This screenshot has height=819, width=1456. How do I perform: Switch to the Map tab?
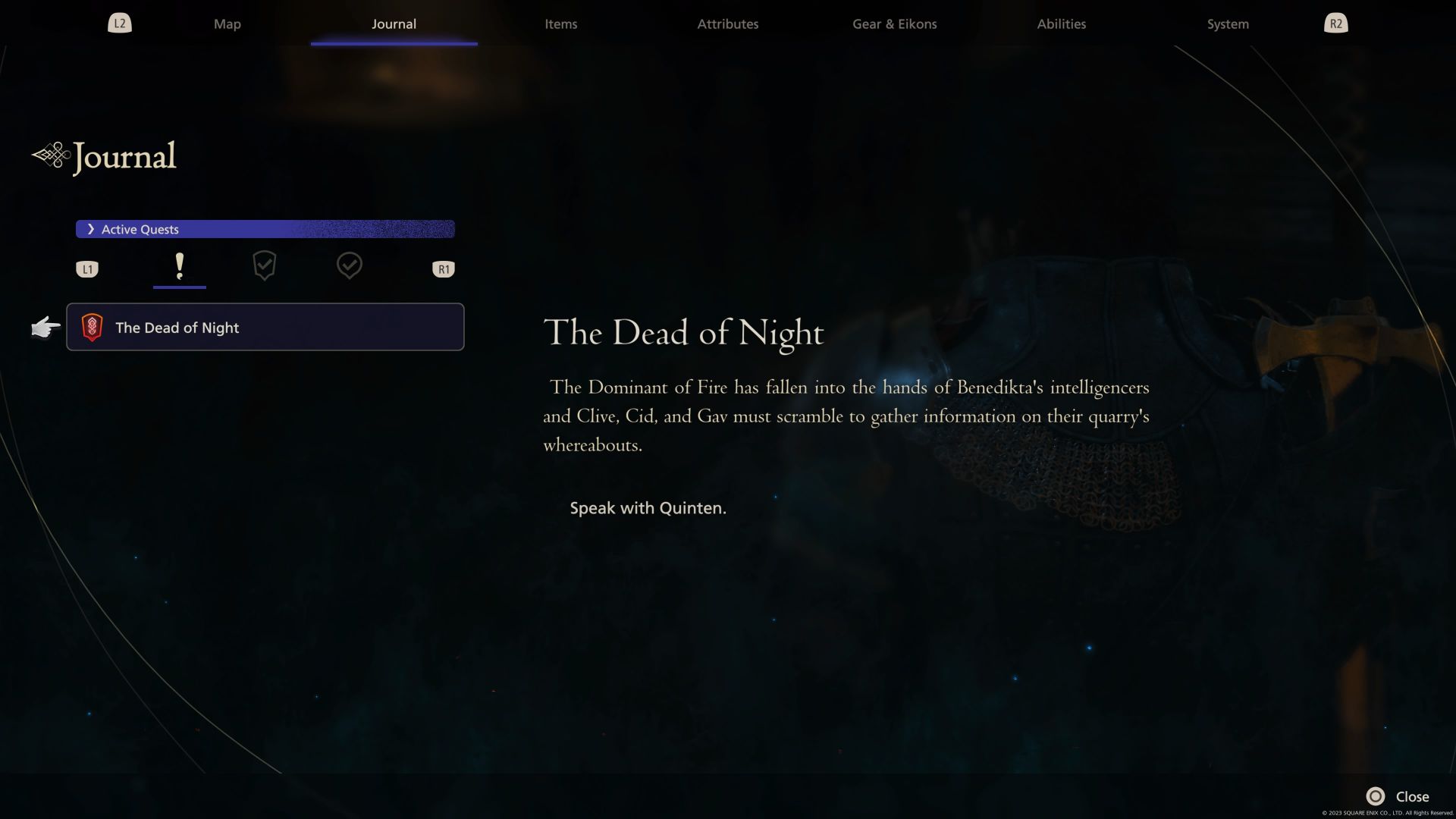pyautogui.click(x=227, y=24)
